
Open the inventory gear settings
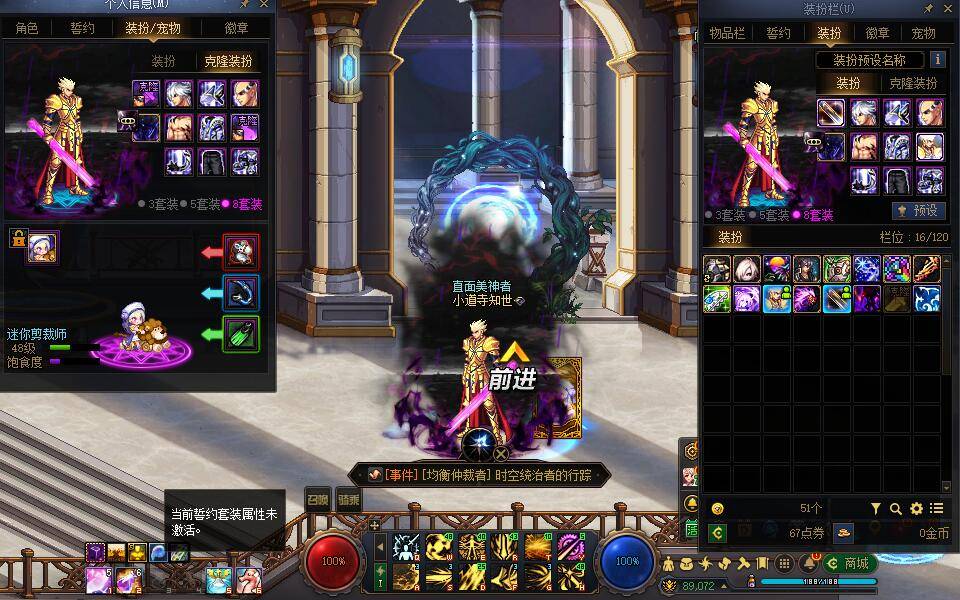tap(916, 509)
